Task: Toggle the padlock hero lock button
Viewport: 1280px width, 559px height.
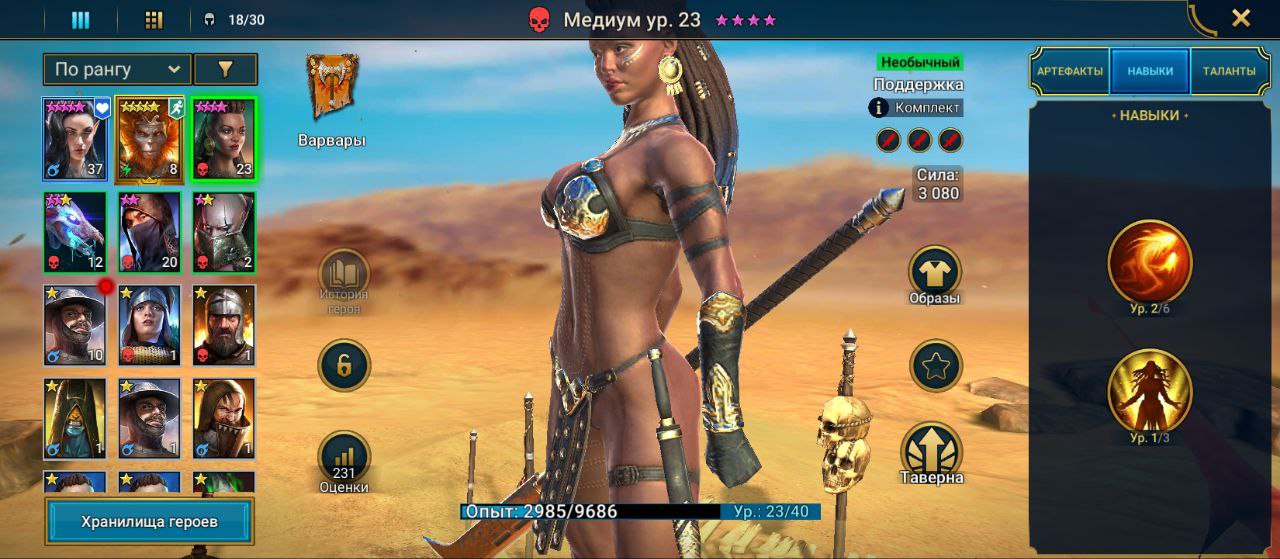Action: point(344,365)
